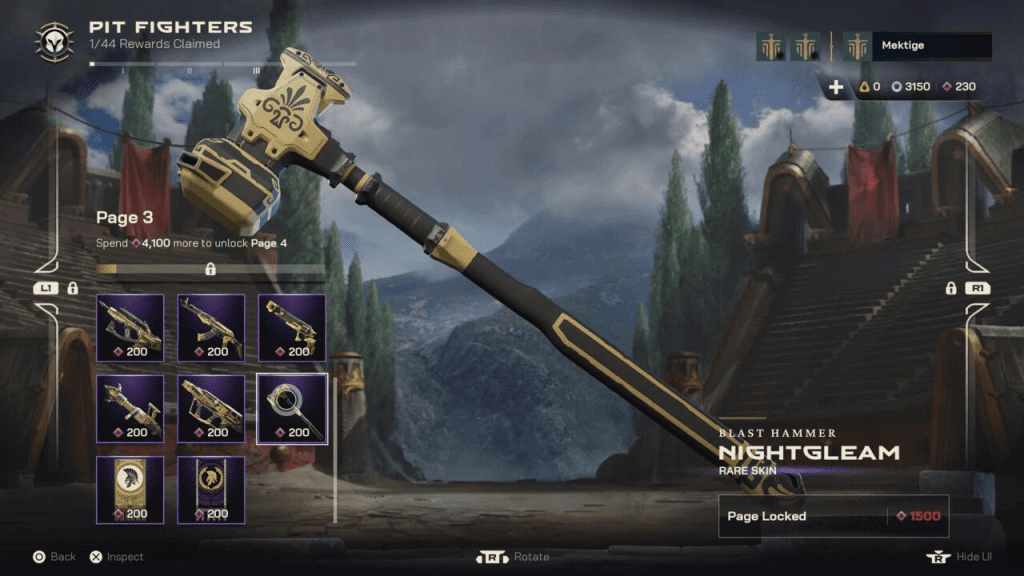The image size is (1024, 576).
Task: Add currency with the plus button
Action: pyautogui.click(x=836, y=87)
